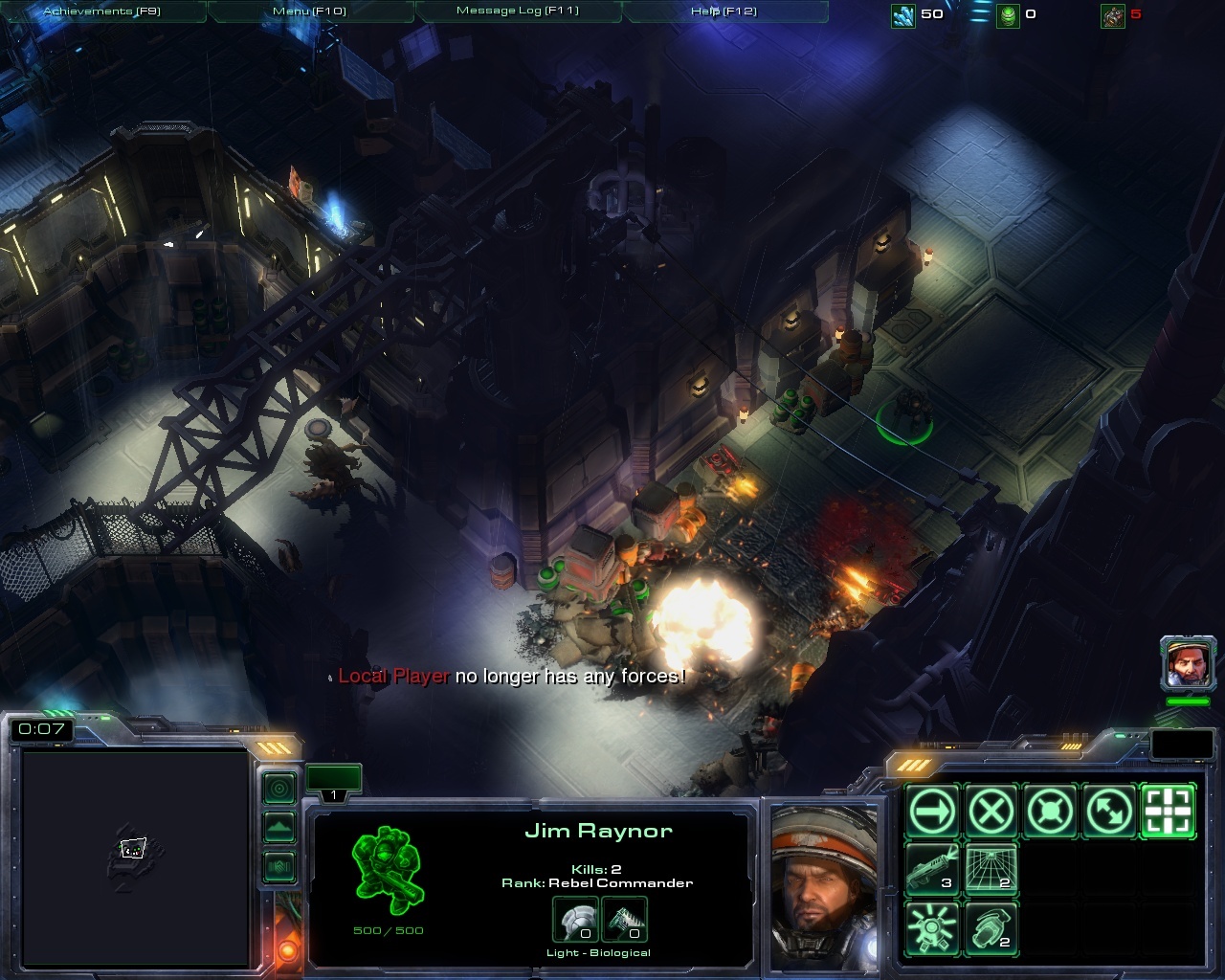Throw the grenade ability
The width and height of the screenshot is (1225, 980).
click(991, 929)
